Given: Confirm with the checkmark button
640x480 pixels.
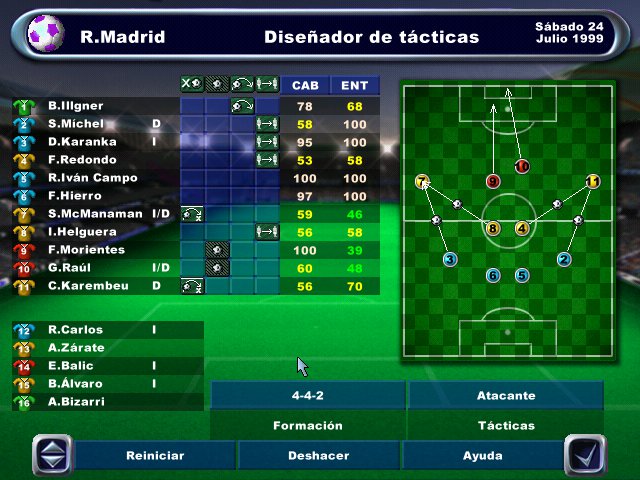Looking at the screenshot, I should tap(585, 455).
